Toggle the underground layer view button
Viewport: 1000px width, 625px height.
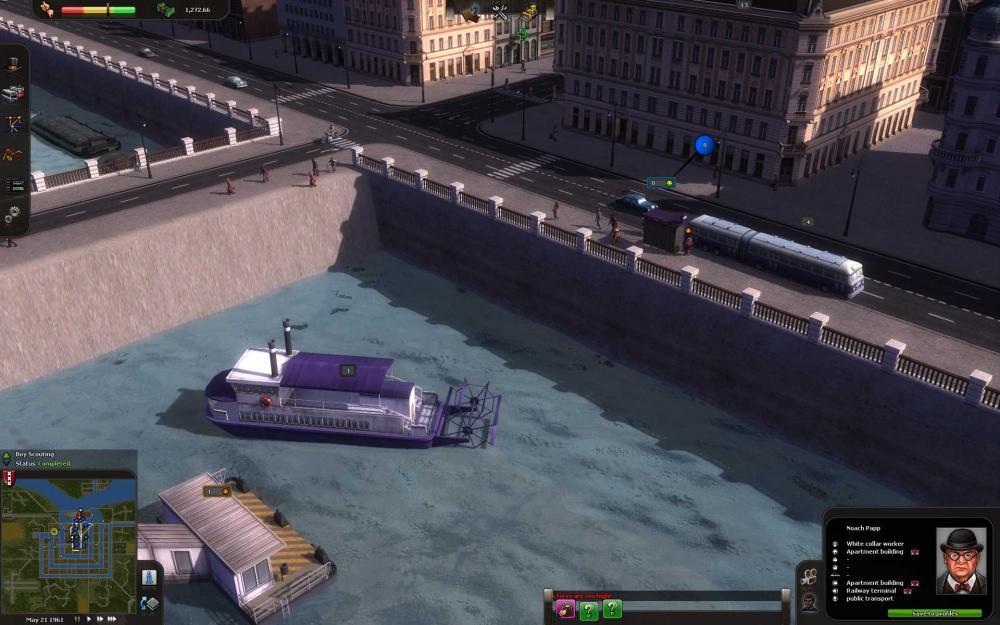(x=149, y=603)
